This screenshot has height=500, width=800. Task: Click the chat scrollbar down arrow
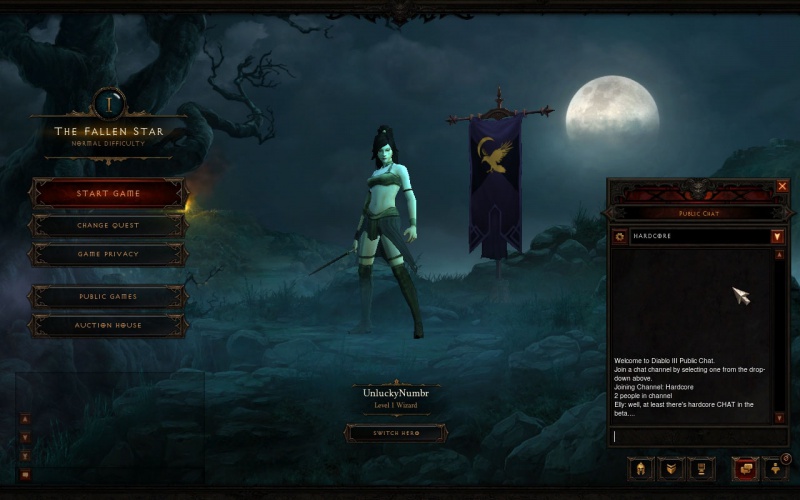point(779,417)
